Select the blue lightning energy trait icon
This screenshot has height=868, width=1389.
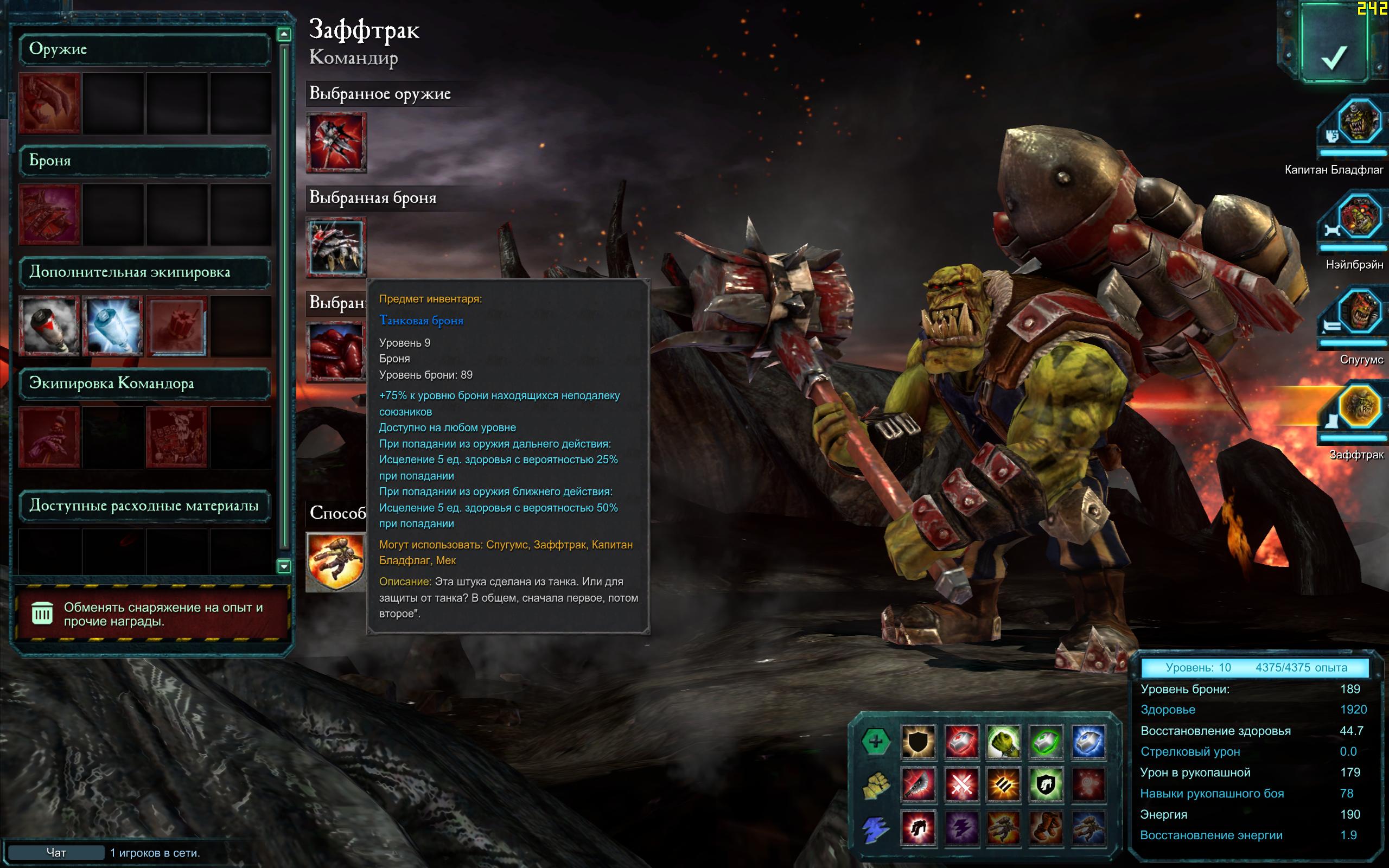click(875, 828)
